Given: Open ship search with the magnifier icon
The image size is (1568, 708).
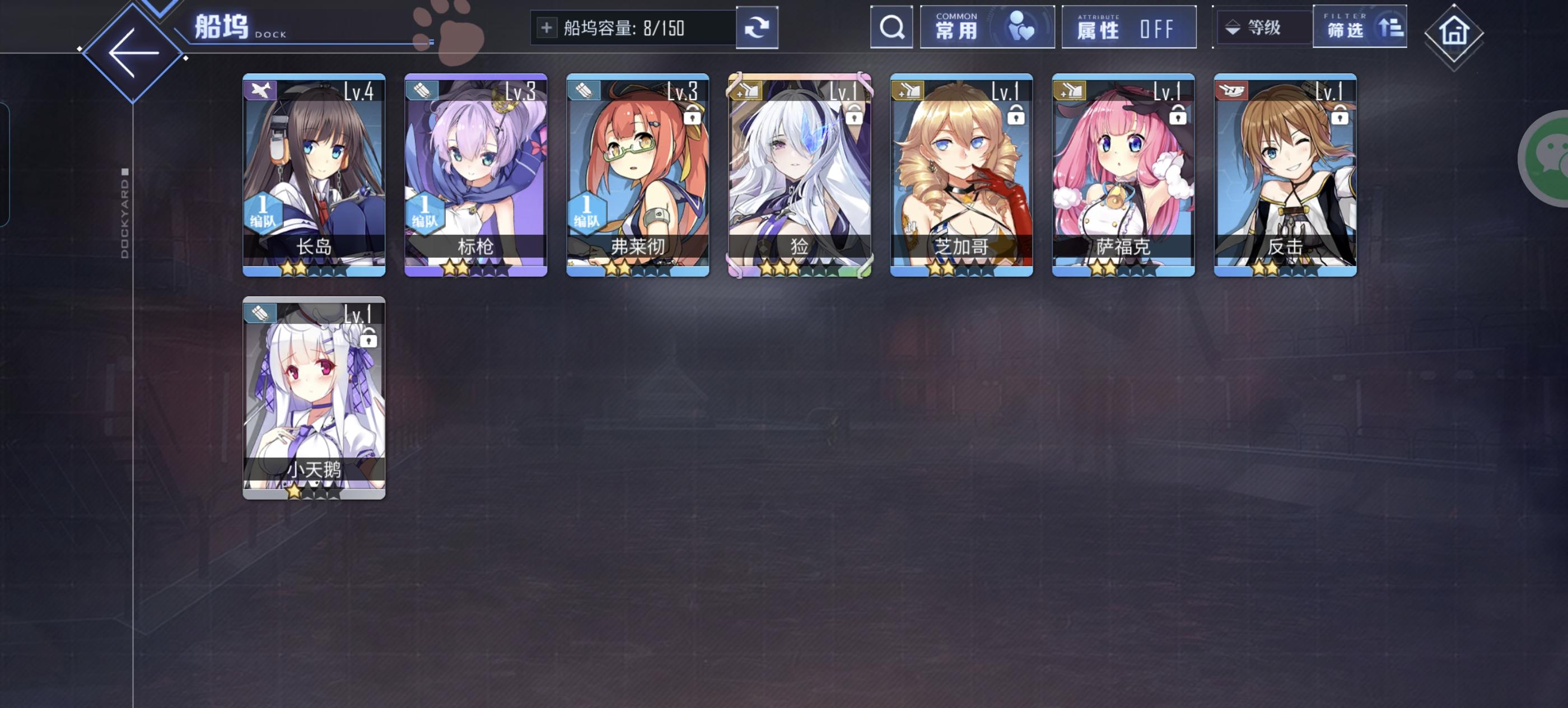Looking at the screenshot, I should (x=891, y=26).
